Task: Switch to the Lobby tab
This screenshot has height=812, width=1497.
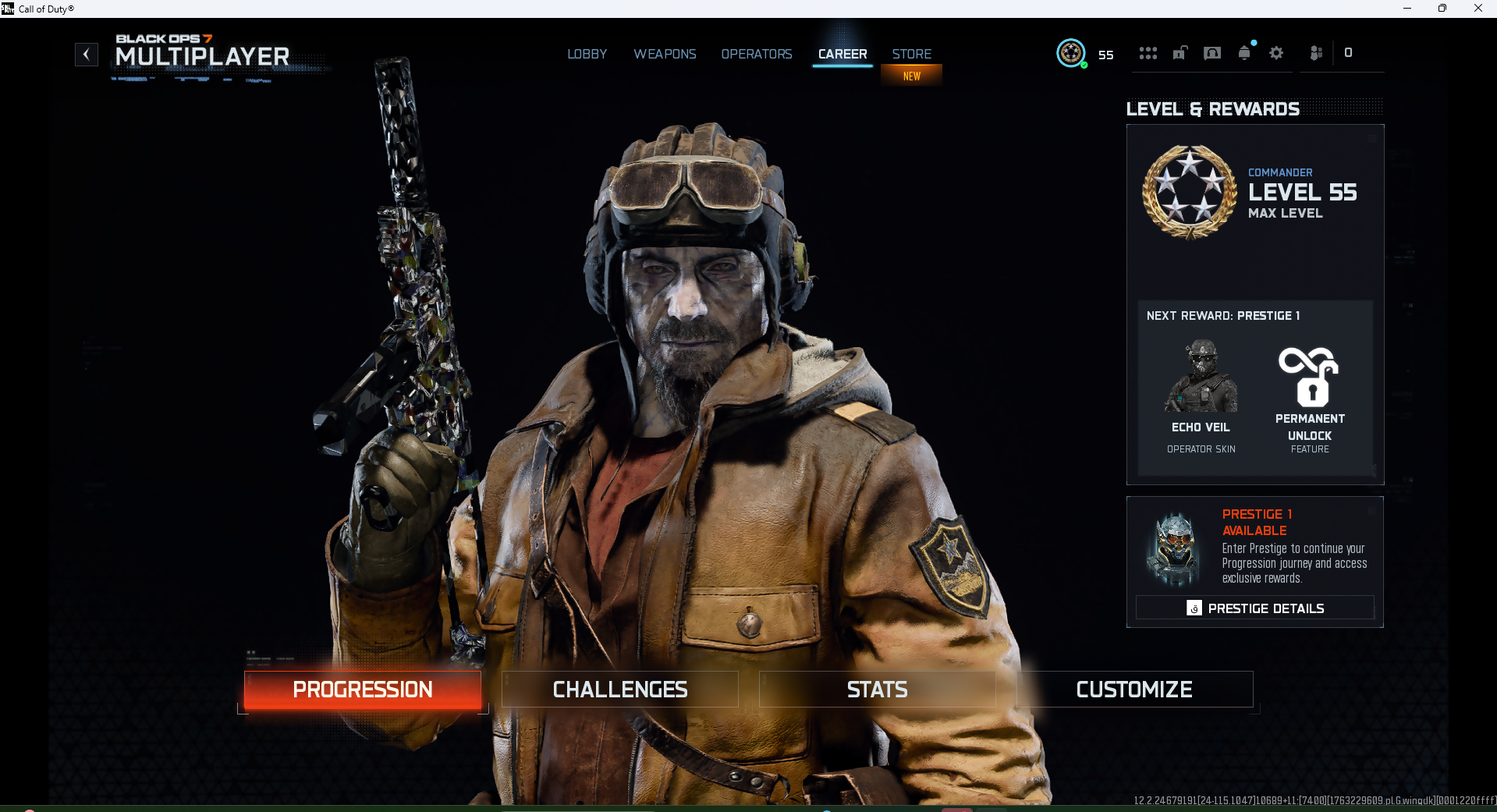Action: pos(587,55)
